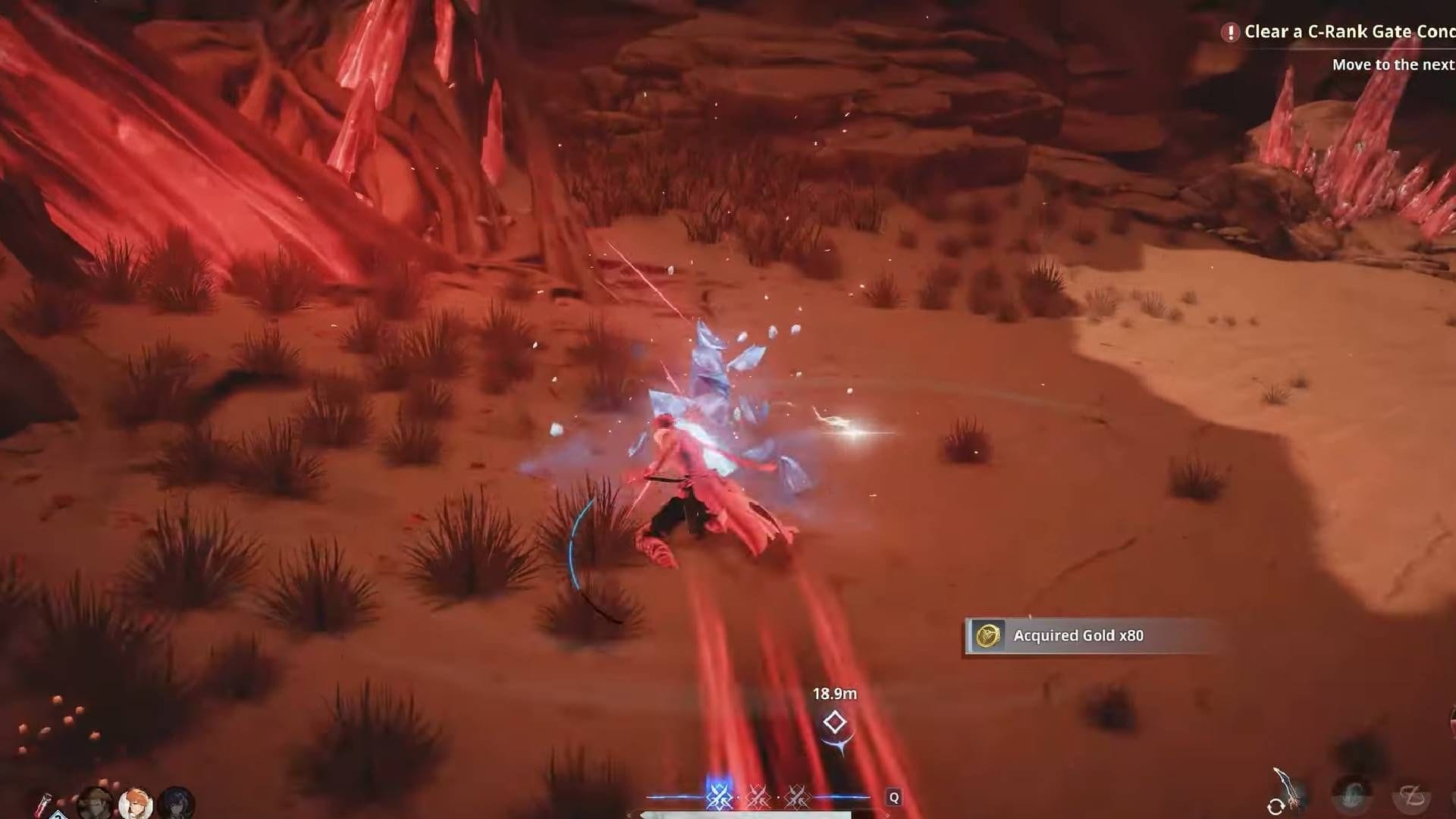This screenshot has width=1456, height=819.
Task: Expand the Move to the next objective text
Action: (1395, 64)
